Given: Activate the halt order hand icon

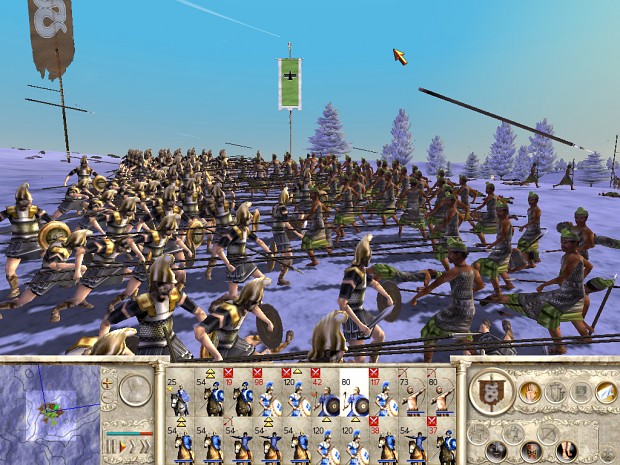Looking at the screenshot, I should (x=530, y=391).
